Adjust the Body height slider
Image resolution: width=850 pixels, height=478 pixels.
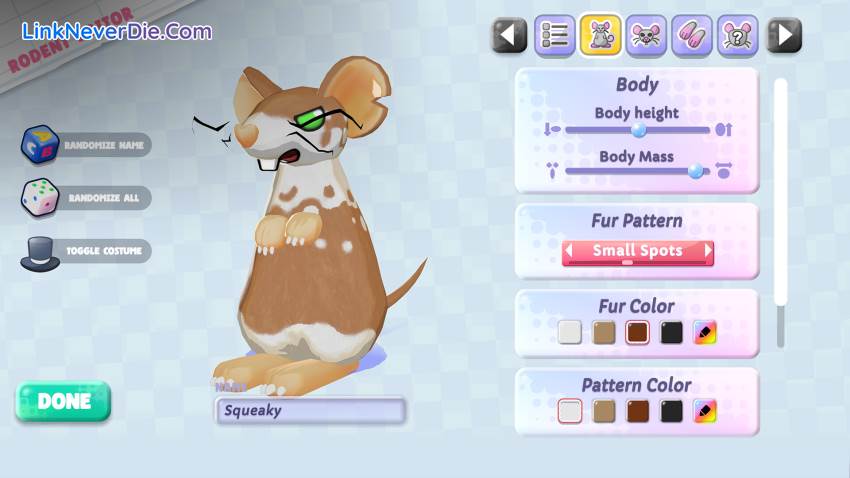point(639,129)
